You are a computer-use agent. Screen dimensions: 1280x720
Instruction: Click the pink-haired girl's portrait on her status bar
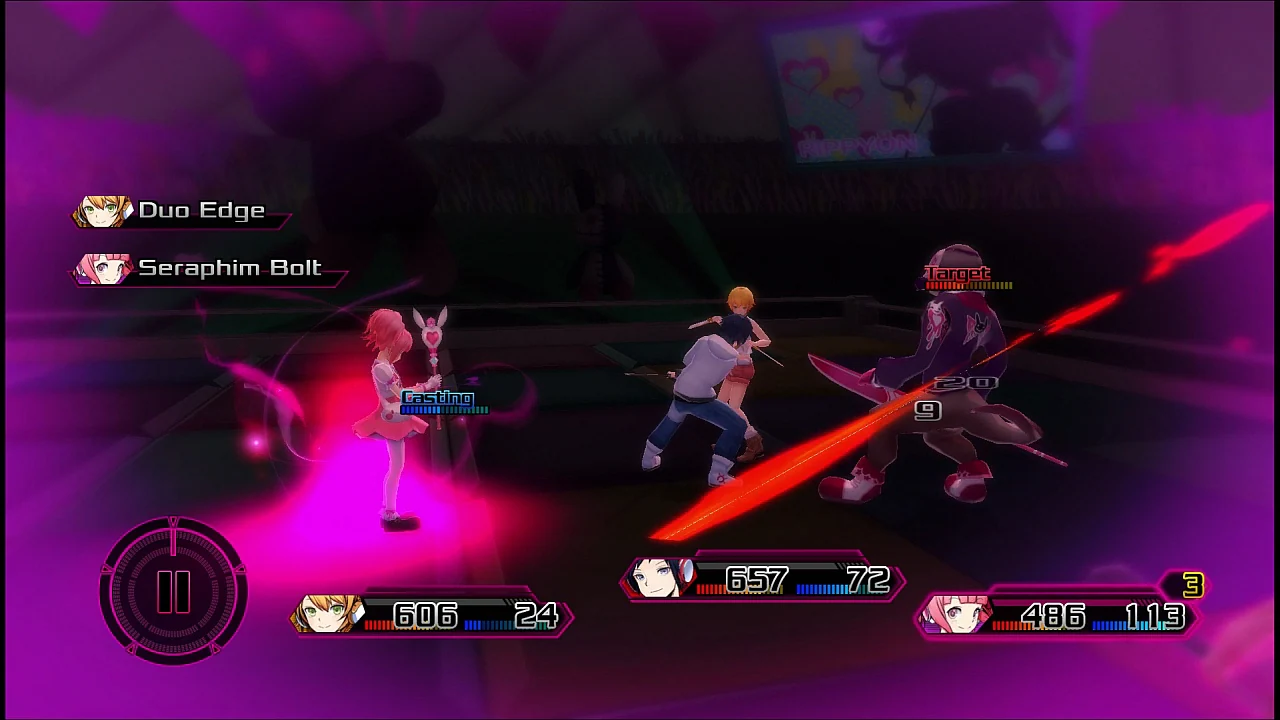coord(955,615)
